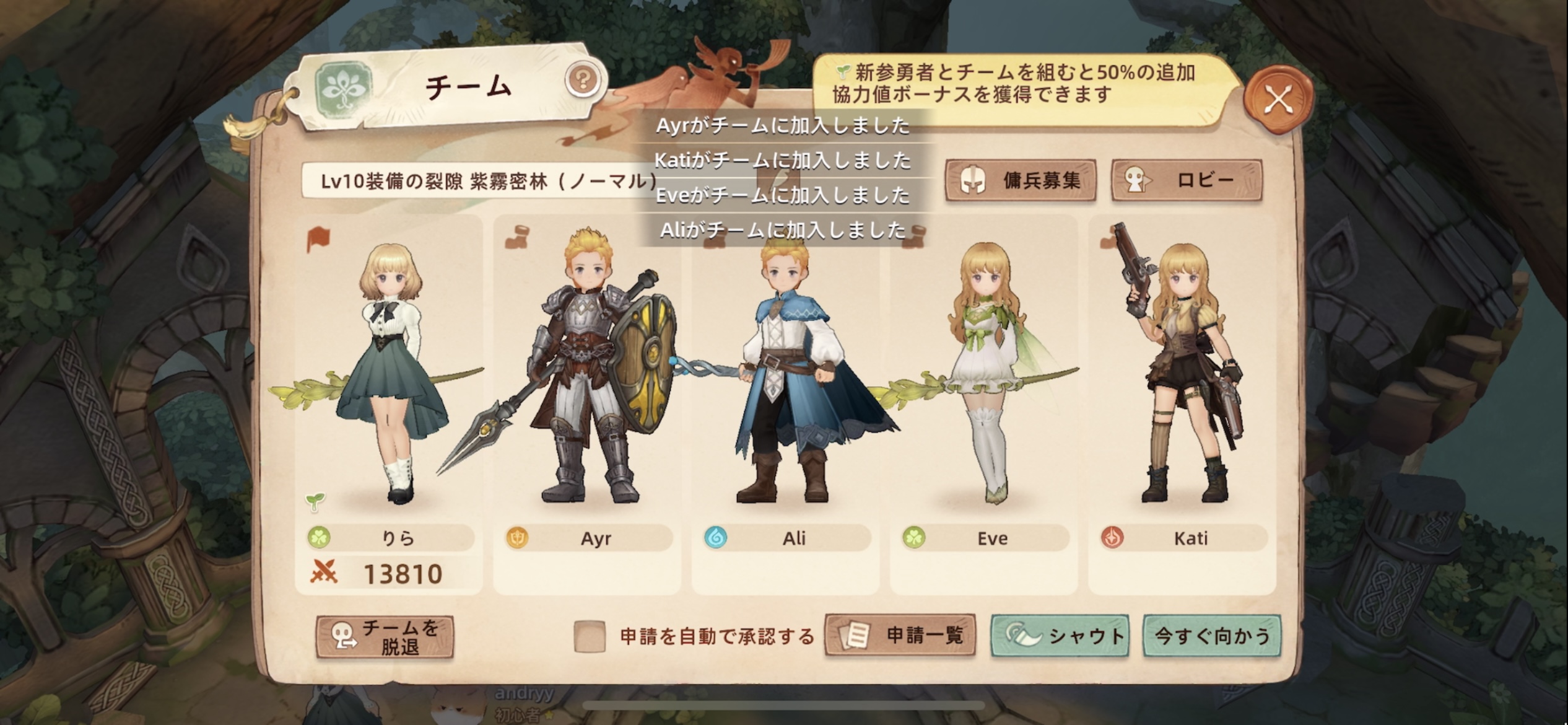Send a シャウト shout
This screenshot has width=1568, height=725.
pyautogui.click(x=1060, y=636)
